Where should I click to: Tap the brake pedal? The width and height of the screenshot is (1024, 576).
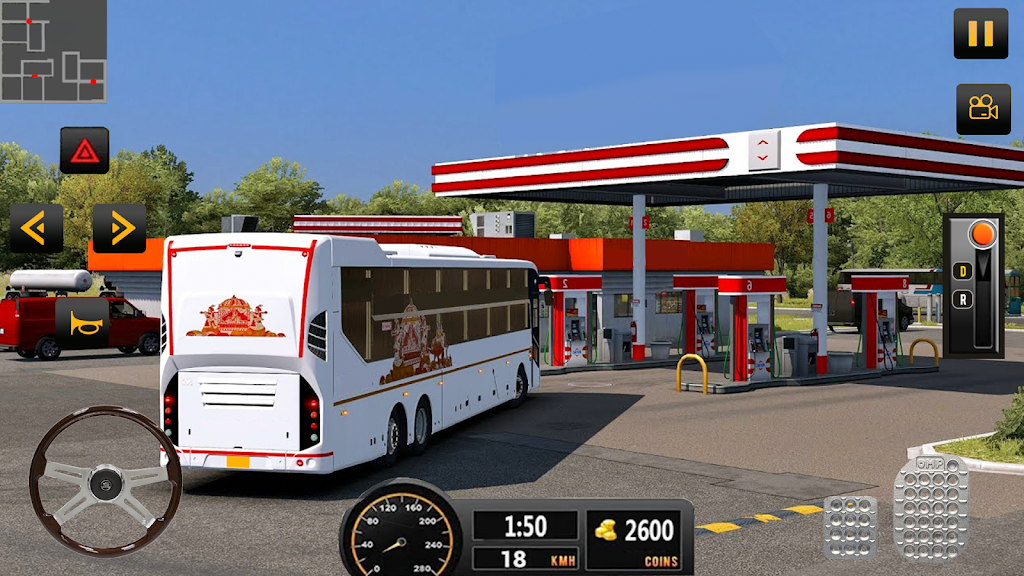pos(850,525)
